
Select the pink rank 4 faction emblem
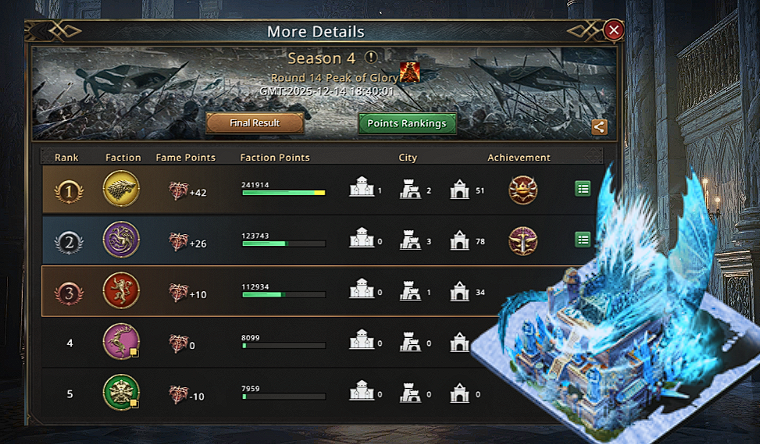click(x=122, y=342)
